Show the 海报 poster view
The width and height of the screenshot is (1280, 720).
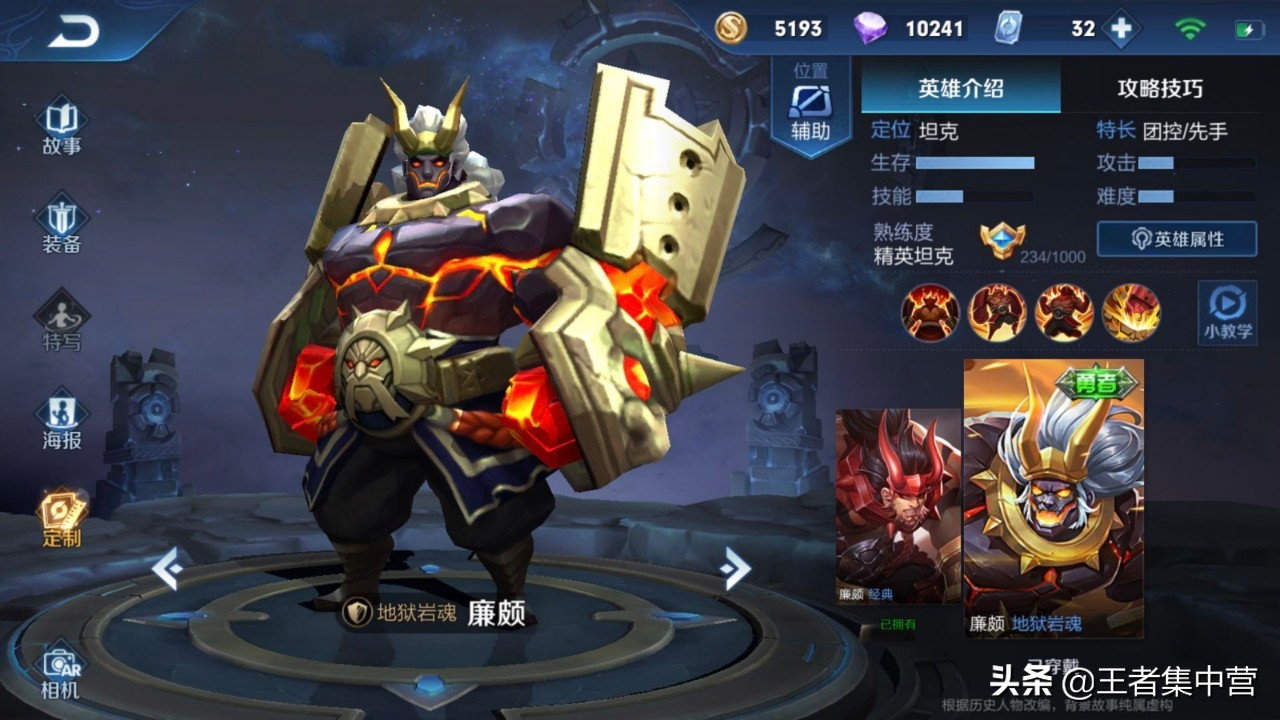point(62,421)
